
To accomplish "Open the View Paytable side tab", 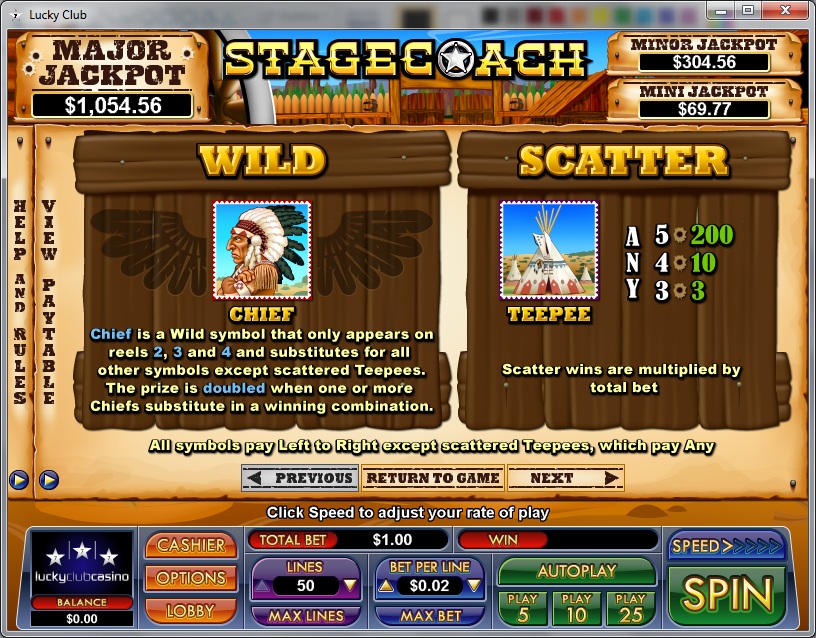I will tap(47, 300).
